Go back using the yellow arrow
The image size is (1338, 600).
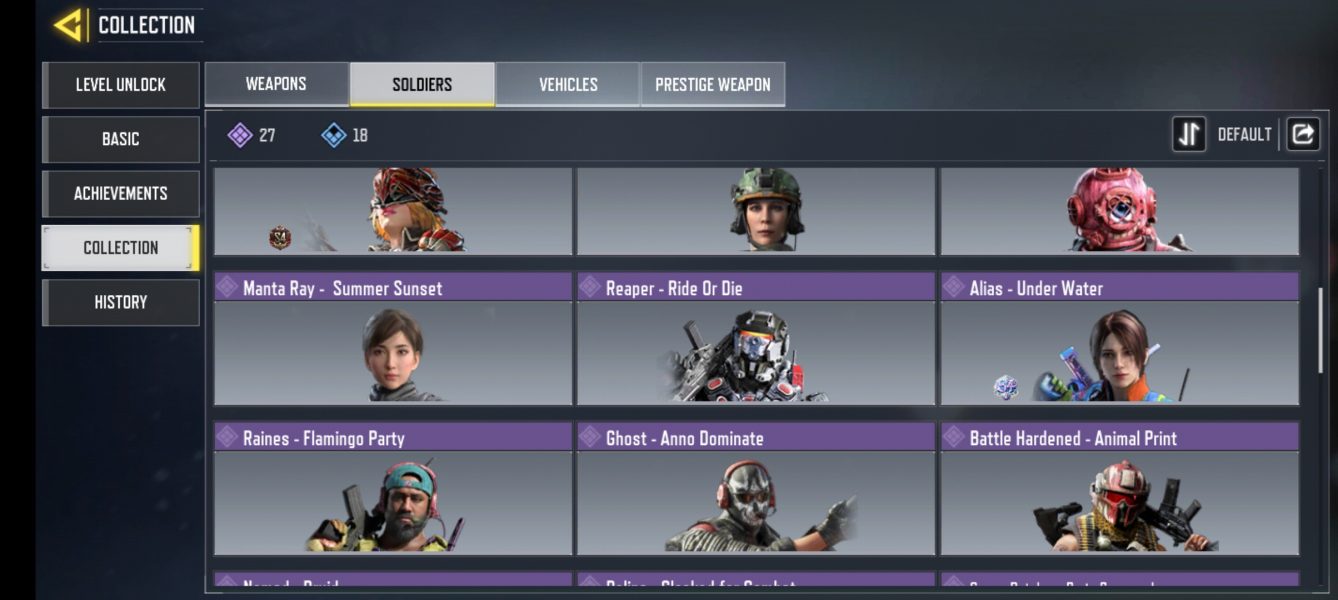coord(68,25)
